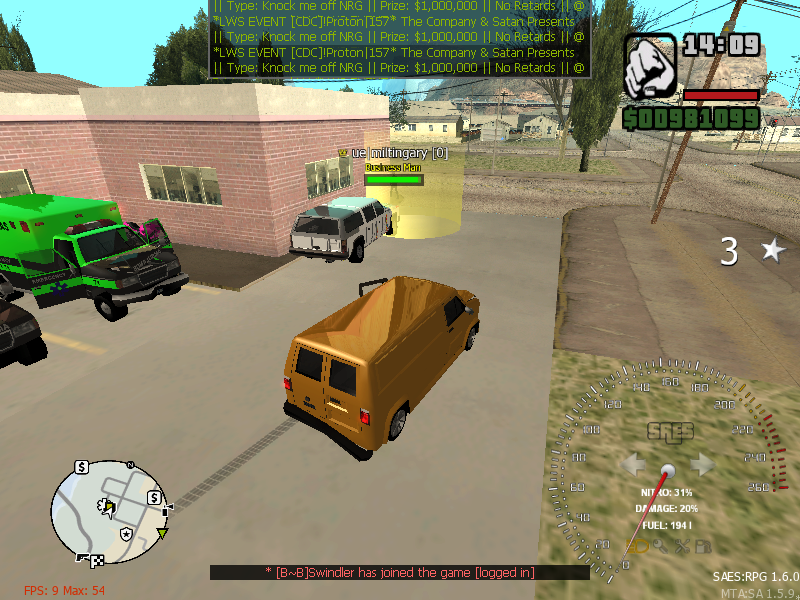
Task: Click the checkered flag blip on the minimap
Action: (x=97, y=560)
